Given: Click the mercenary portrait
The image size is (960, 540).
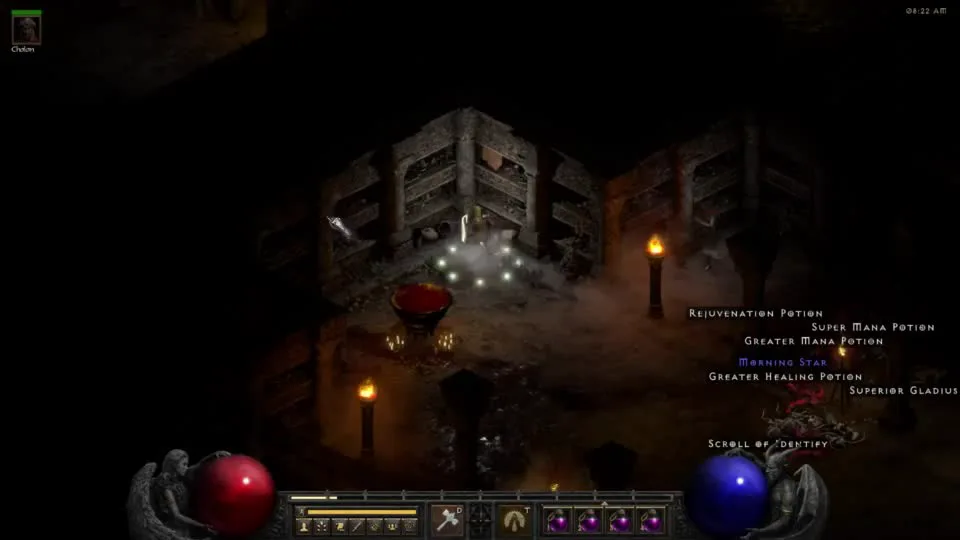Looking at the screenshot, I should point(26,29).
